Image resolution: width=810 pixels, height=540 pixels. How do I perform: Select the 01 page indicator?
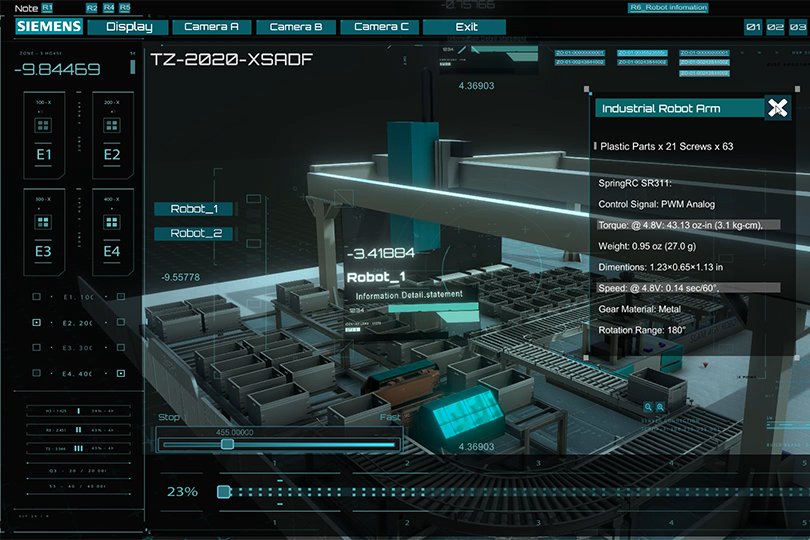point(753,27)
